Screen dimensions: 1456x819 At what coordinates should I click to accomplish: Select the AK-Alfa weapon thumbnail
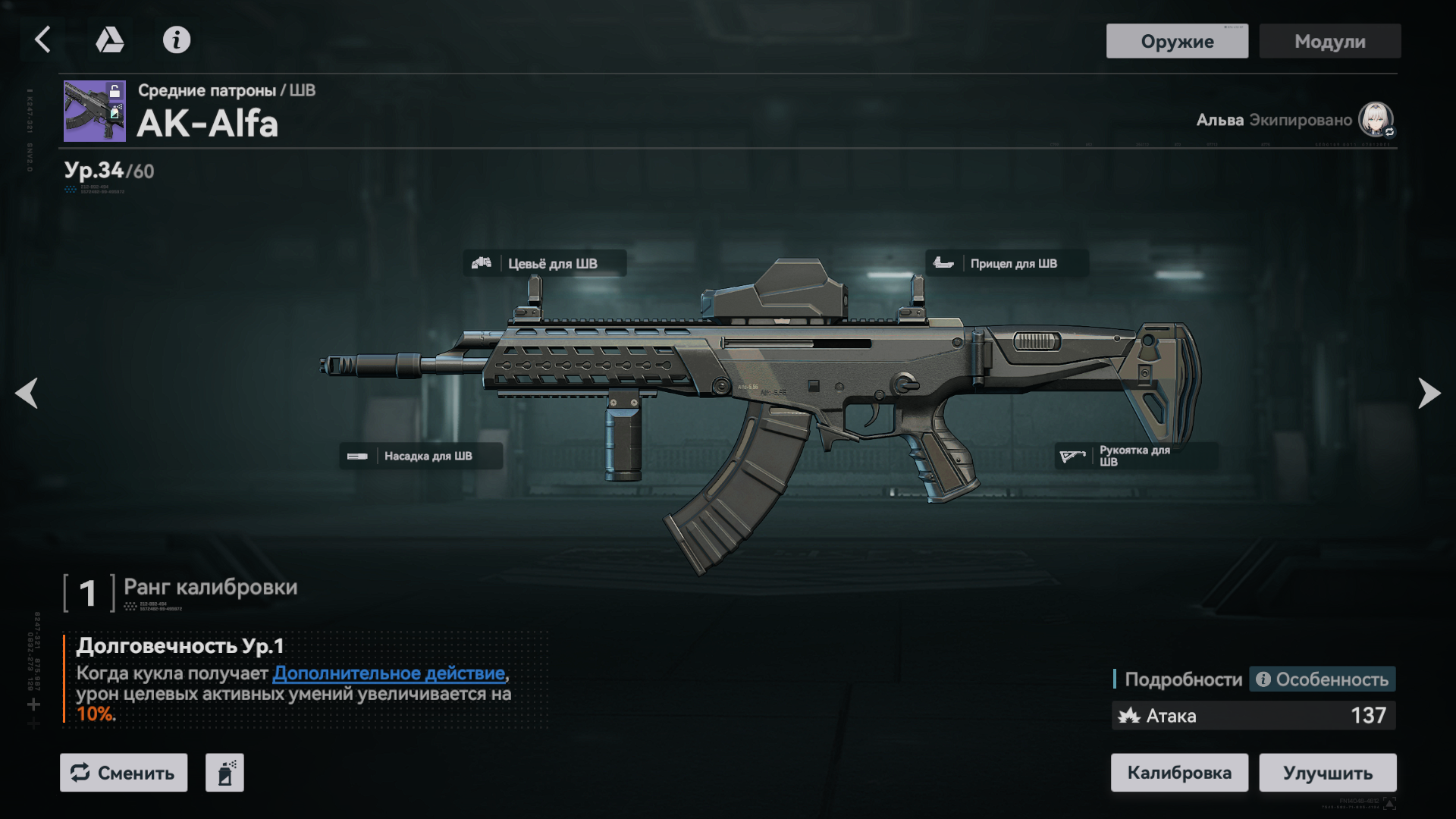click(94, 111)
